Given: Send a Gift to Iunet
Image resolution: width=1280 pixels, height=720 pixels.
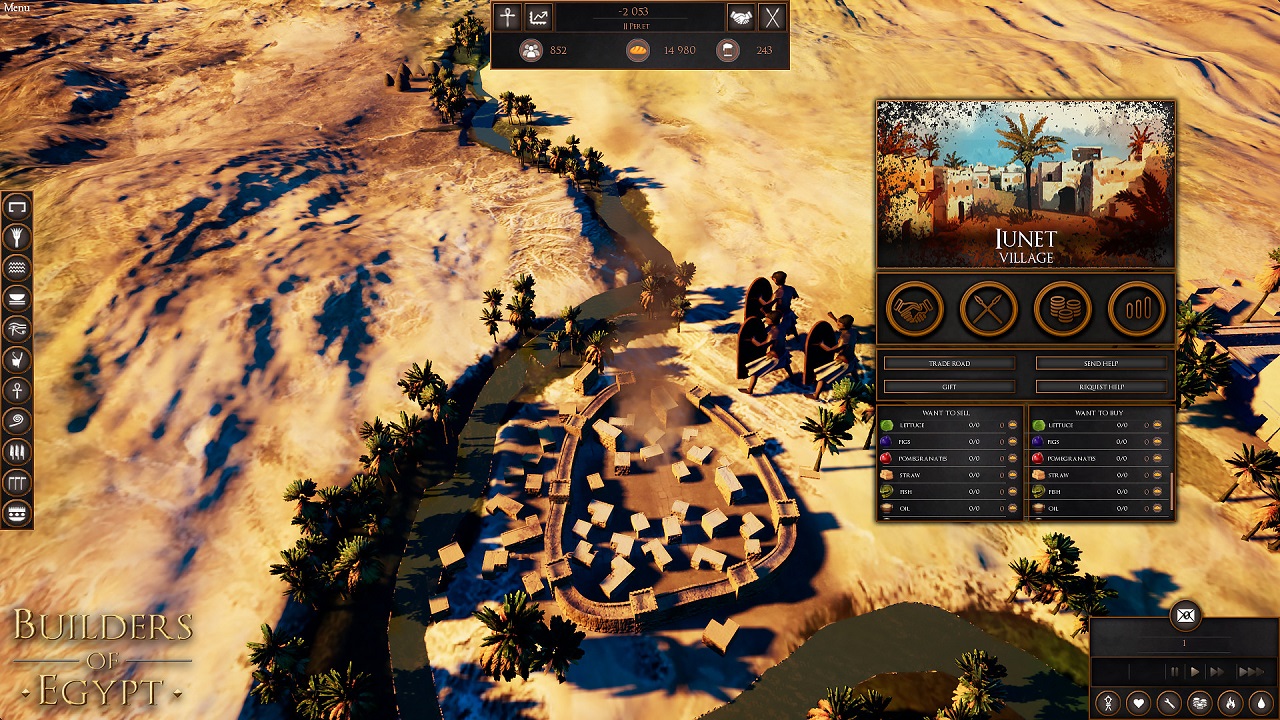Looking at the screenshot, I should [949, 386].
